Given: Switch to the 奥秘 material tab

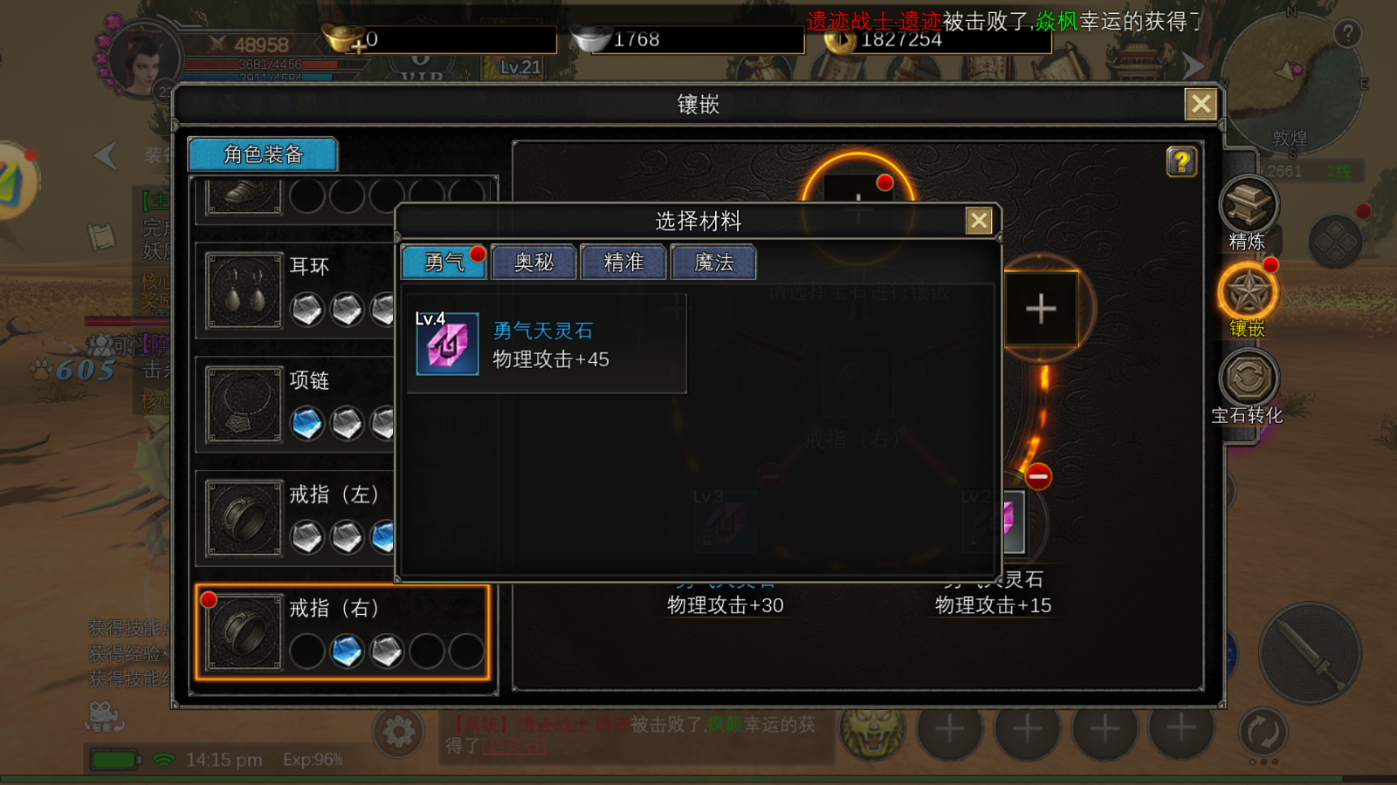Looking at the screenshot, I should [533, 262].
